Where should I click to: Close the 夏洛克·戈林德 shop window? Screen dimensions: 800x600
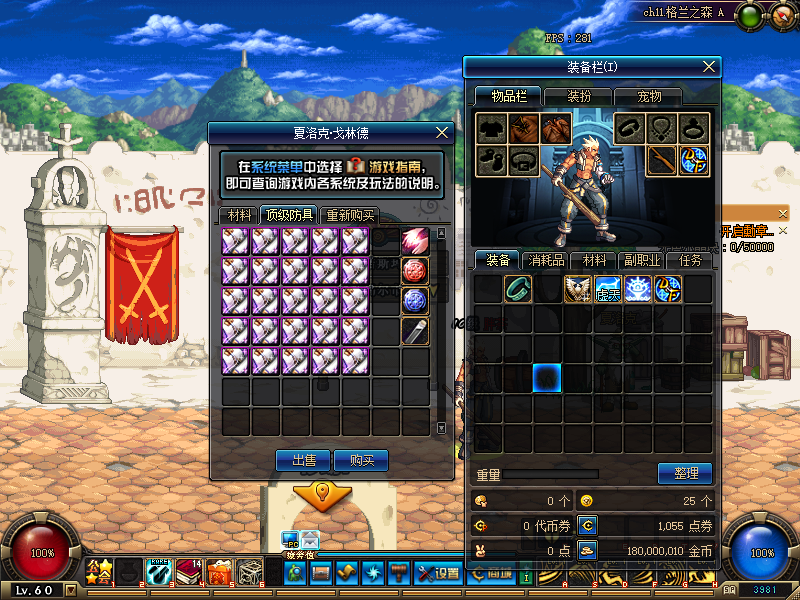[x=443, y=132]
